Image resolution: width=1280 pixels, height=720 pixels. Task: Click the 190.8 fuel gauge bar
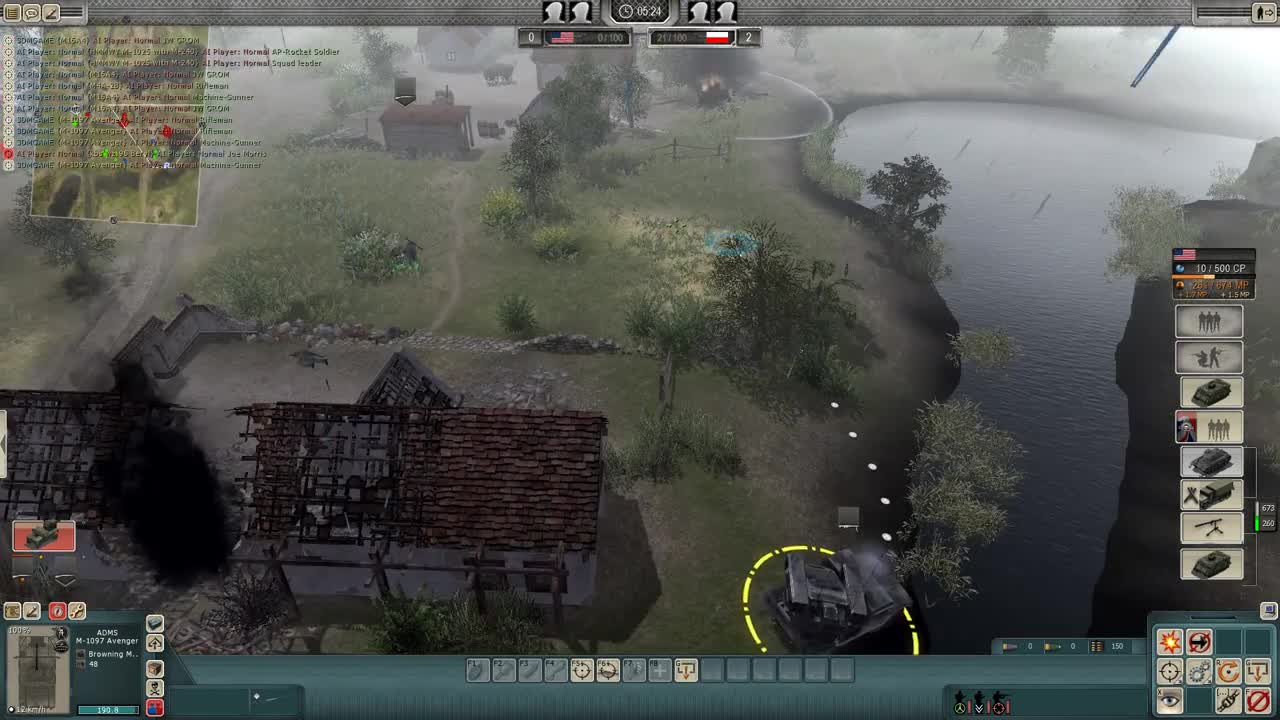pos(107,709)
